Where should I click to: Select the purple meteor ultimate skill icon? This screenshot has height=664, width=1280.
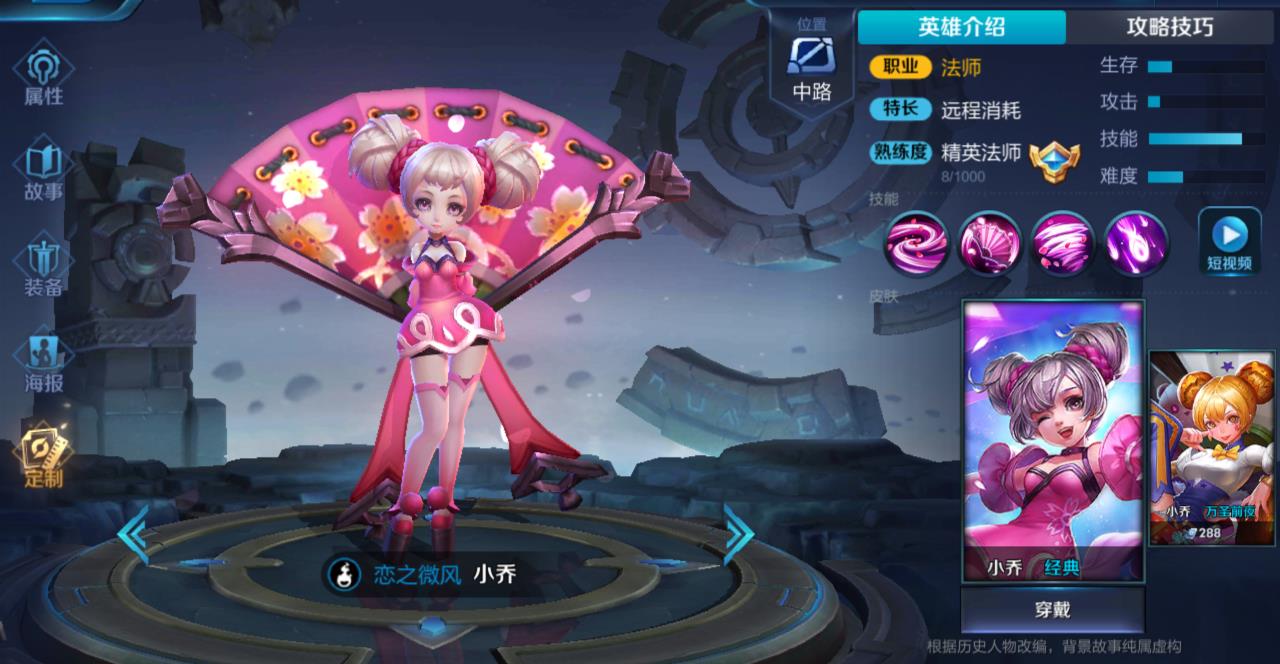click(1137, 242)
